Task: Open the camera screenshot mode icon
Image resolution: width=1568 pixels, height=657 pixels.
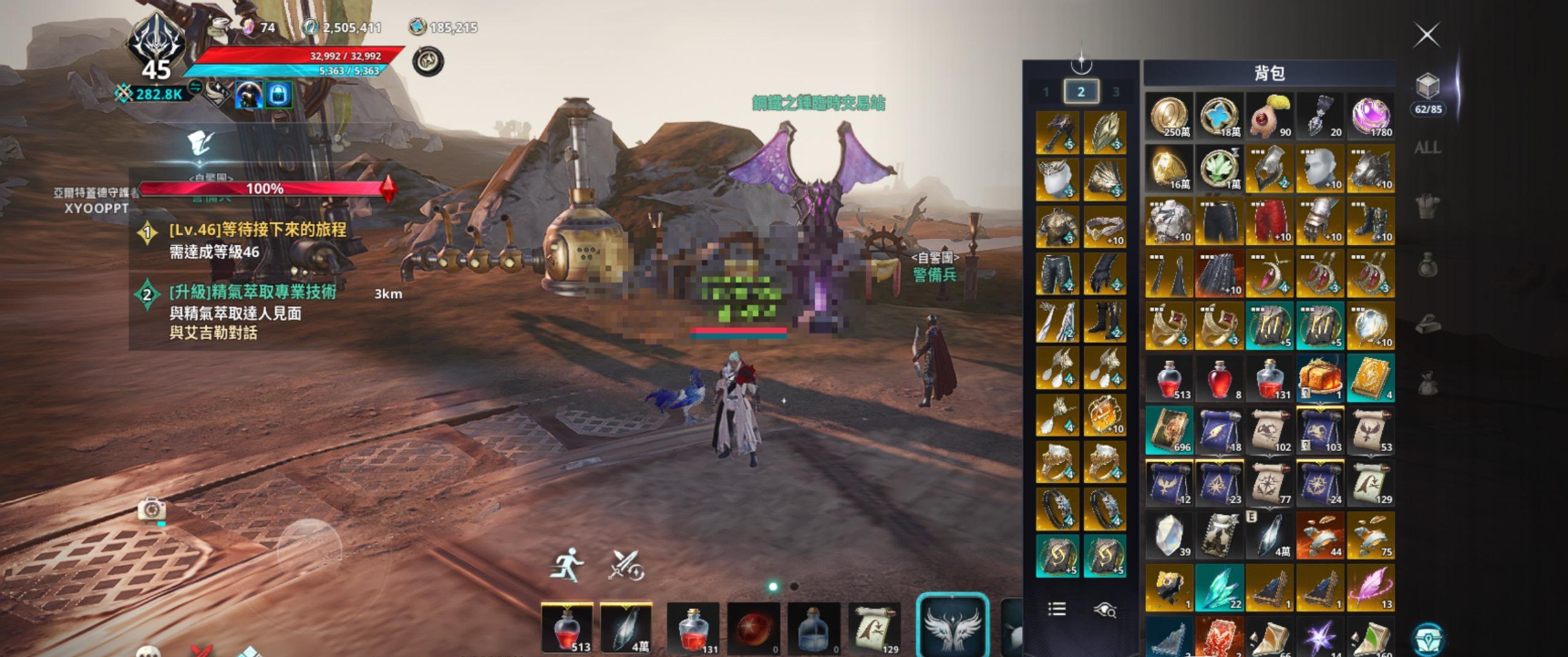Action: point(151,508)
